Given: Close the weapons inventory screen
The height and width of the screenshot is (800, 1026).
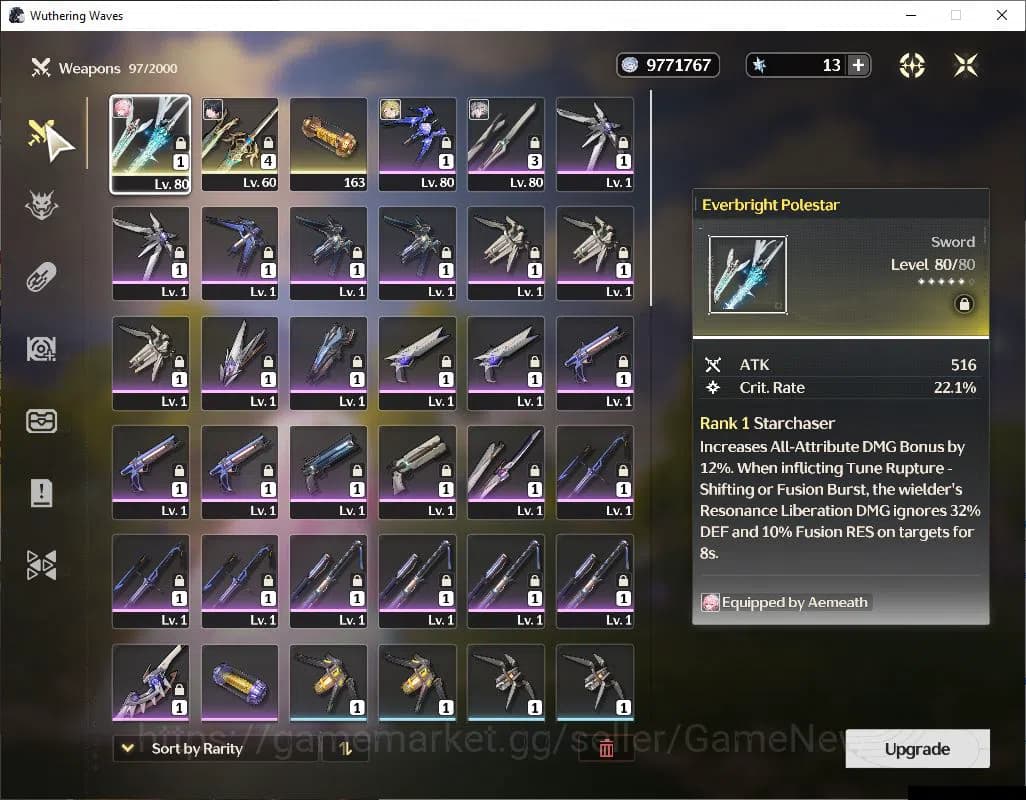Looking at the screenshot, I should click(965, 66).
